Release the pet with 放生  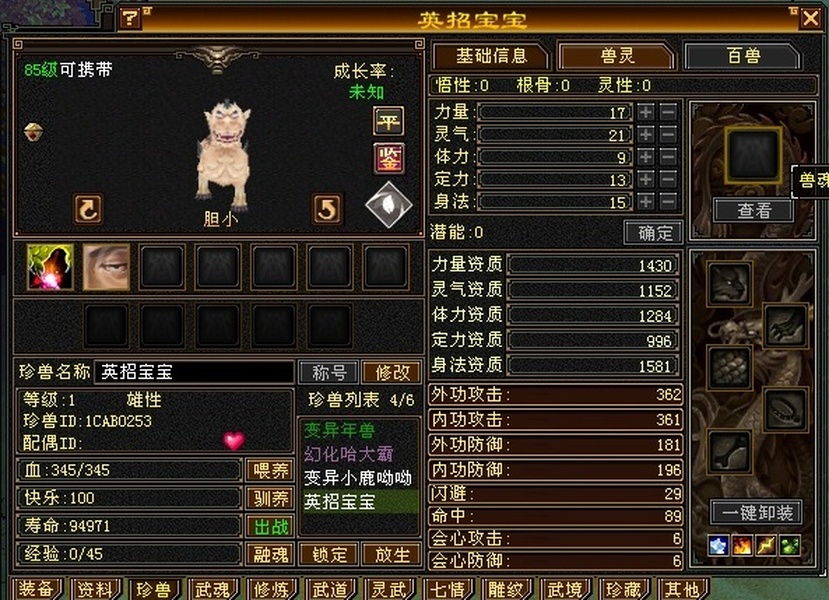[391, 554]
